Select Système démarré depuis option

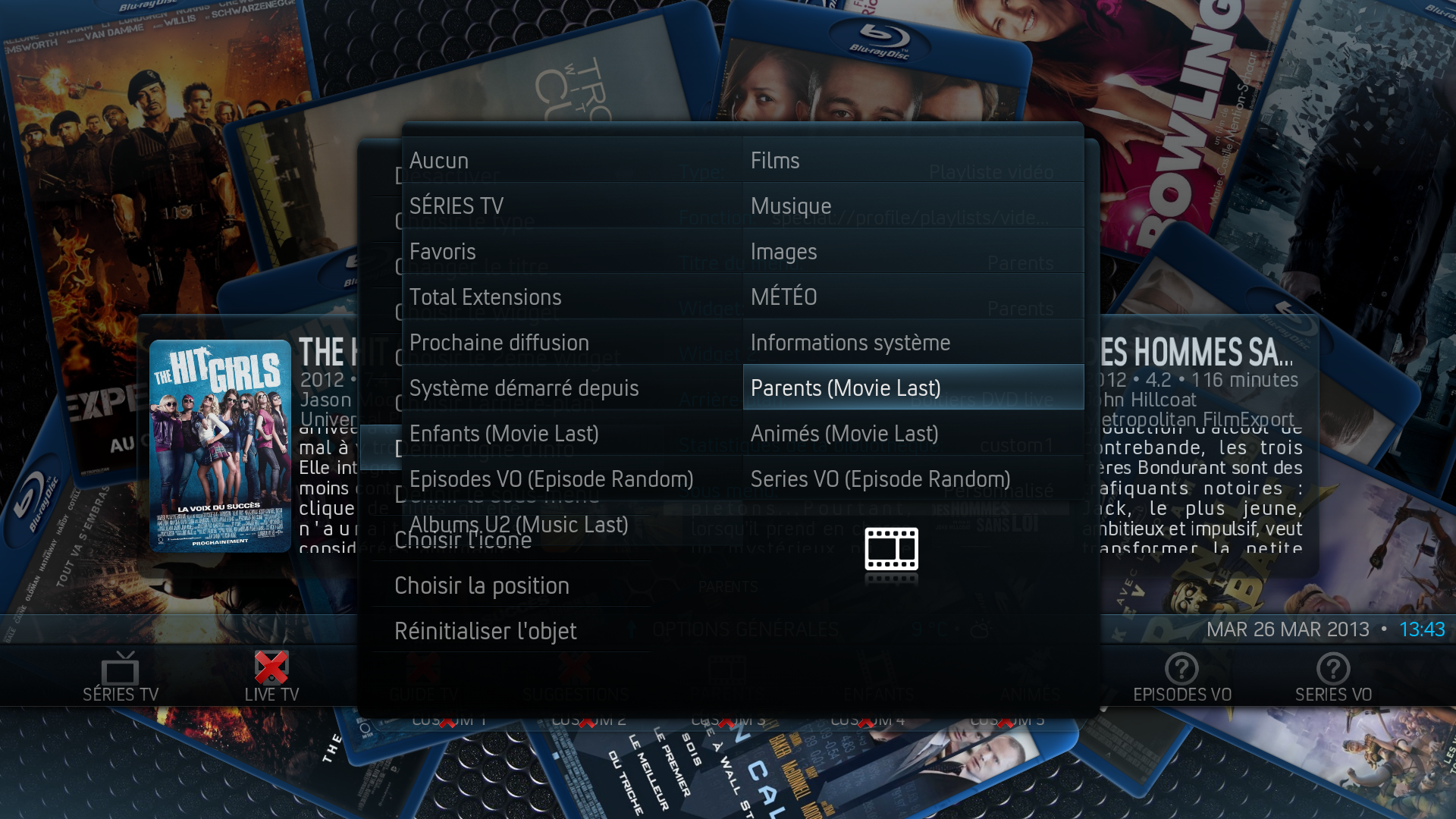tap(572, 388)
